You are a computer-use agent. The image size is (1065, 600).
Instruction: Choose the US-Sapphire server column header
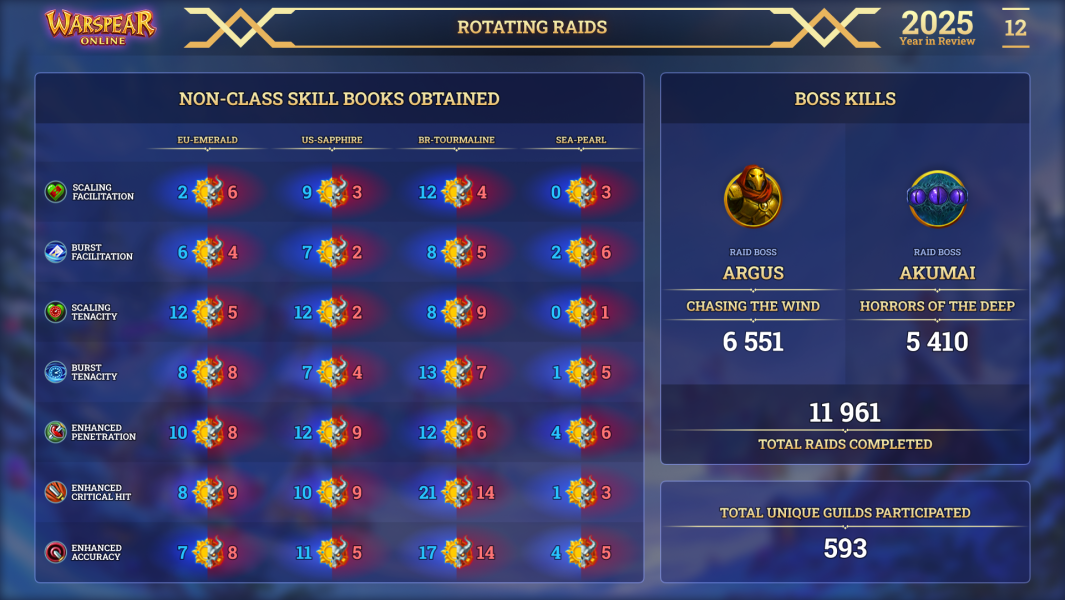tap(332, 140)
